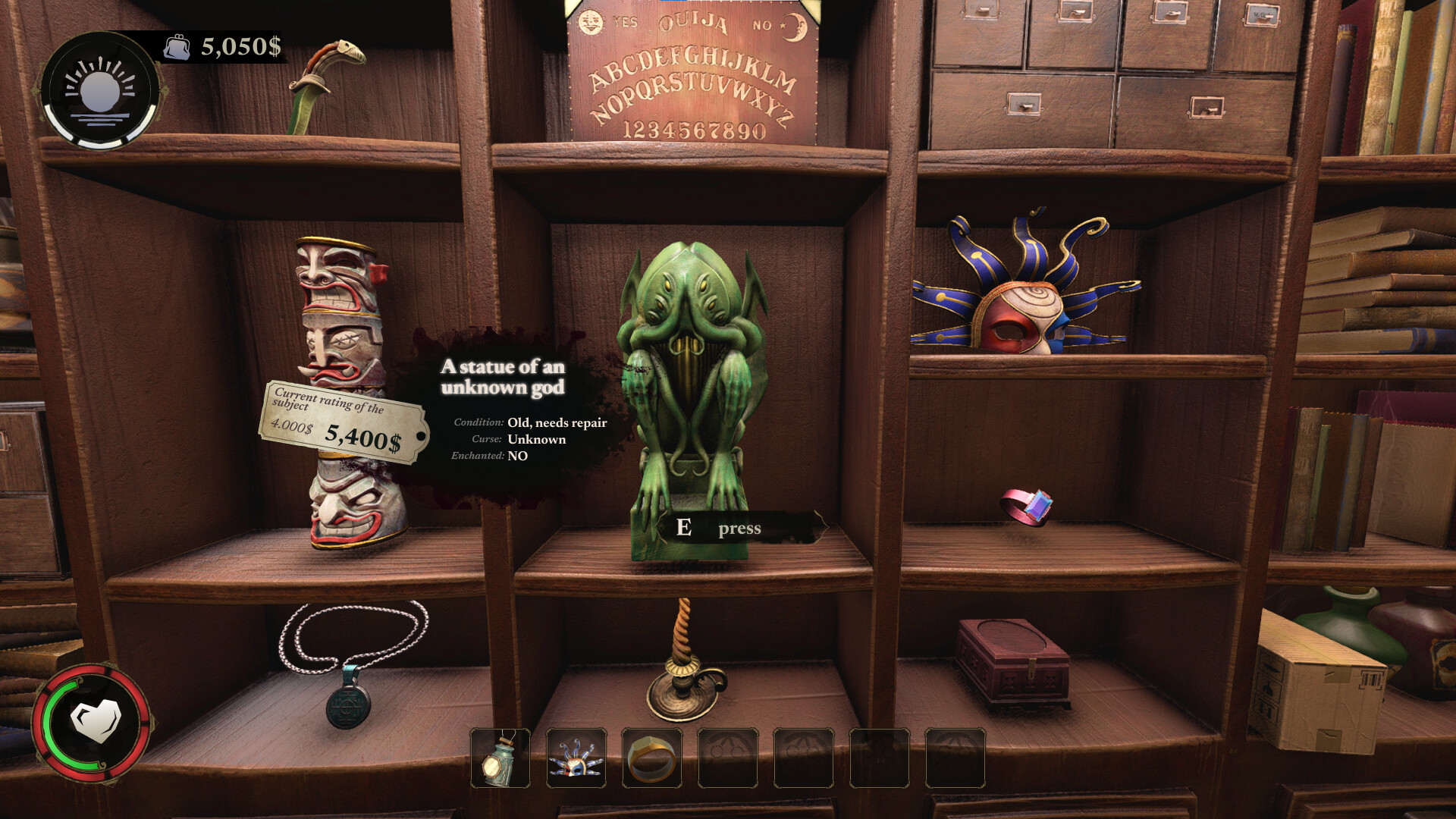Click the sunrise day-cycle indicator
Viewport: 1456px width, 819px height.
coord(102,89)
